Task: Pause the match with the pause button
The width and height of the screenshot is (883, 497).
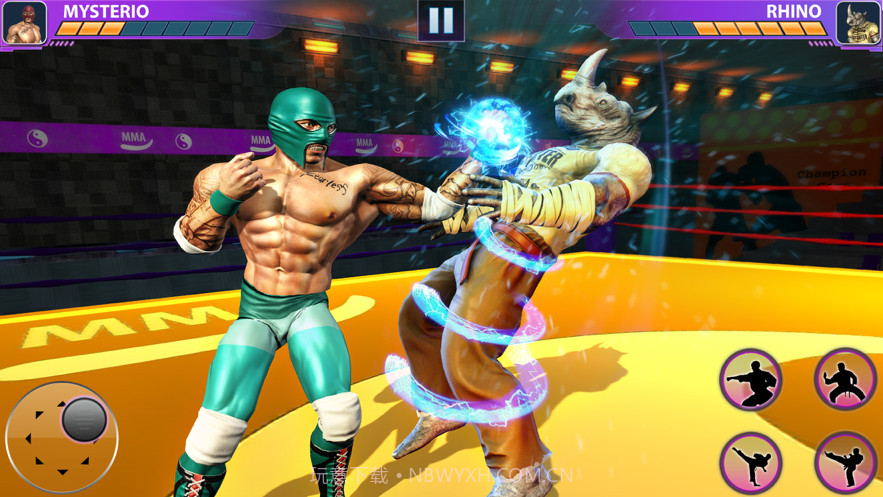Action: (441, 20)
